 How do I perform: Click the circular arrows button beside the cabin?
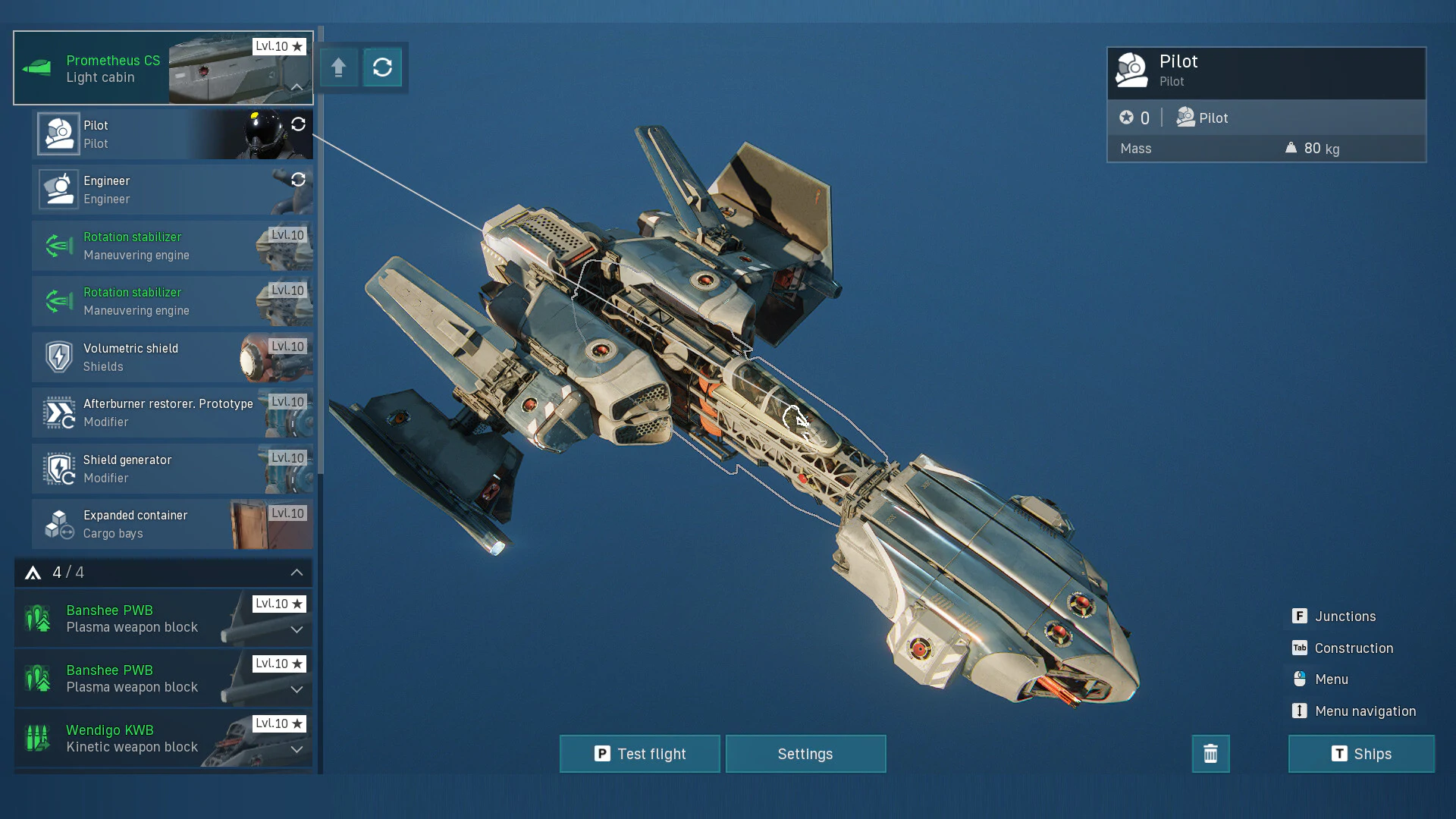click(x=382, y=67)
